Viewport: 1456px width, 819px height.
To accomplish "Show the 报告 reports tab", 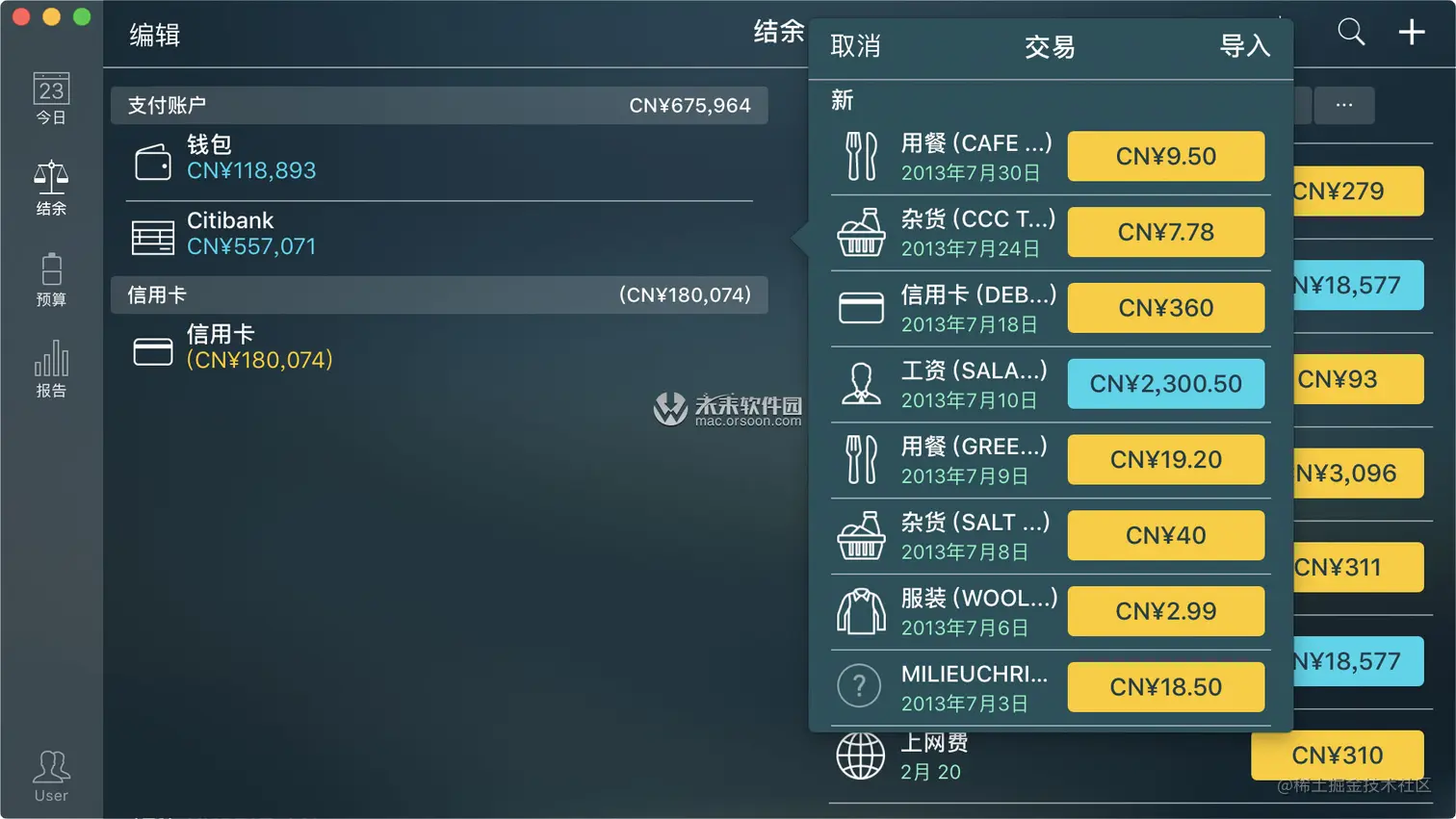I will pos(51,370).
